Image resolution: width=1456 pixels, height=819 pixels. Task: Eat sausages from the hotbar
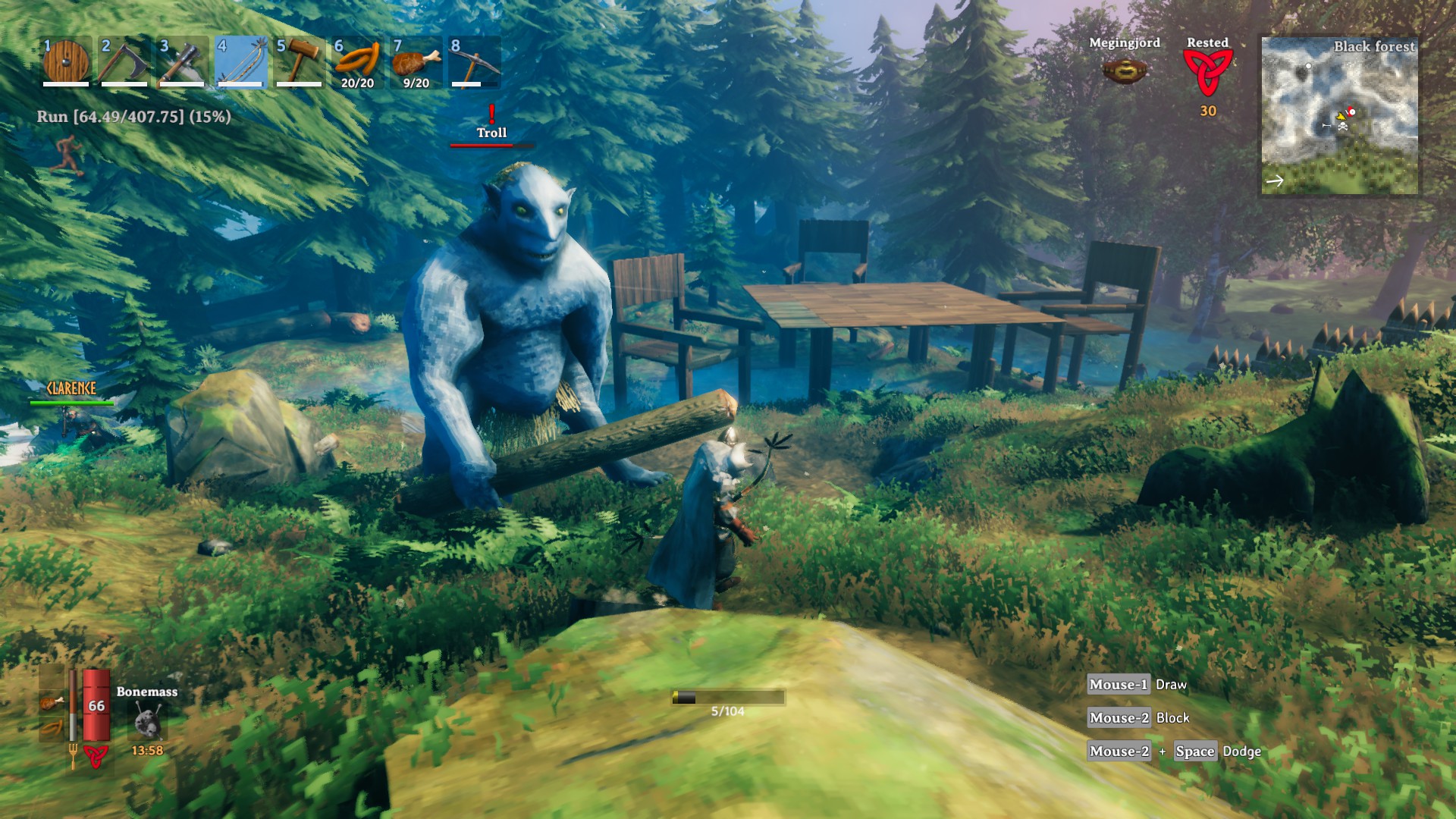tap(357, 62)
